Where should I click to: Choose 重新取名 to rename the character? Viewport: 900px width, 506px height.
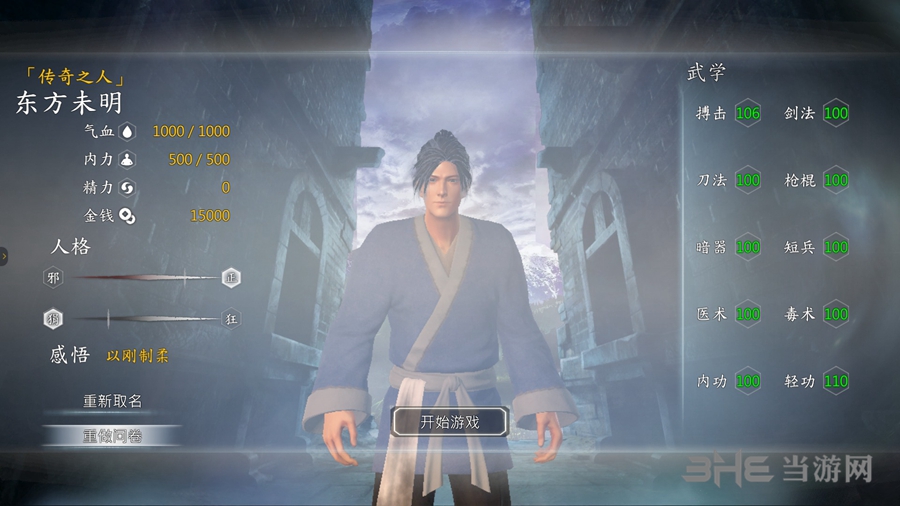(x=112, y=401)
